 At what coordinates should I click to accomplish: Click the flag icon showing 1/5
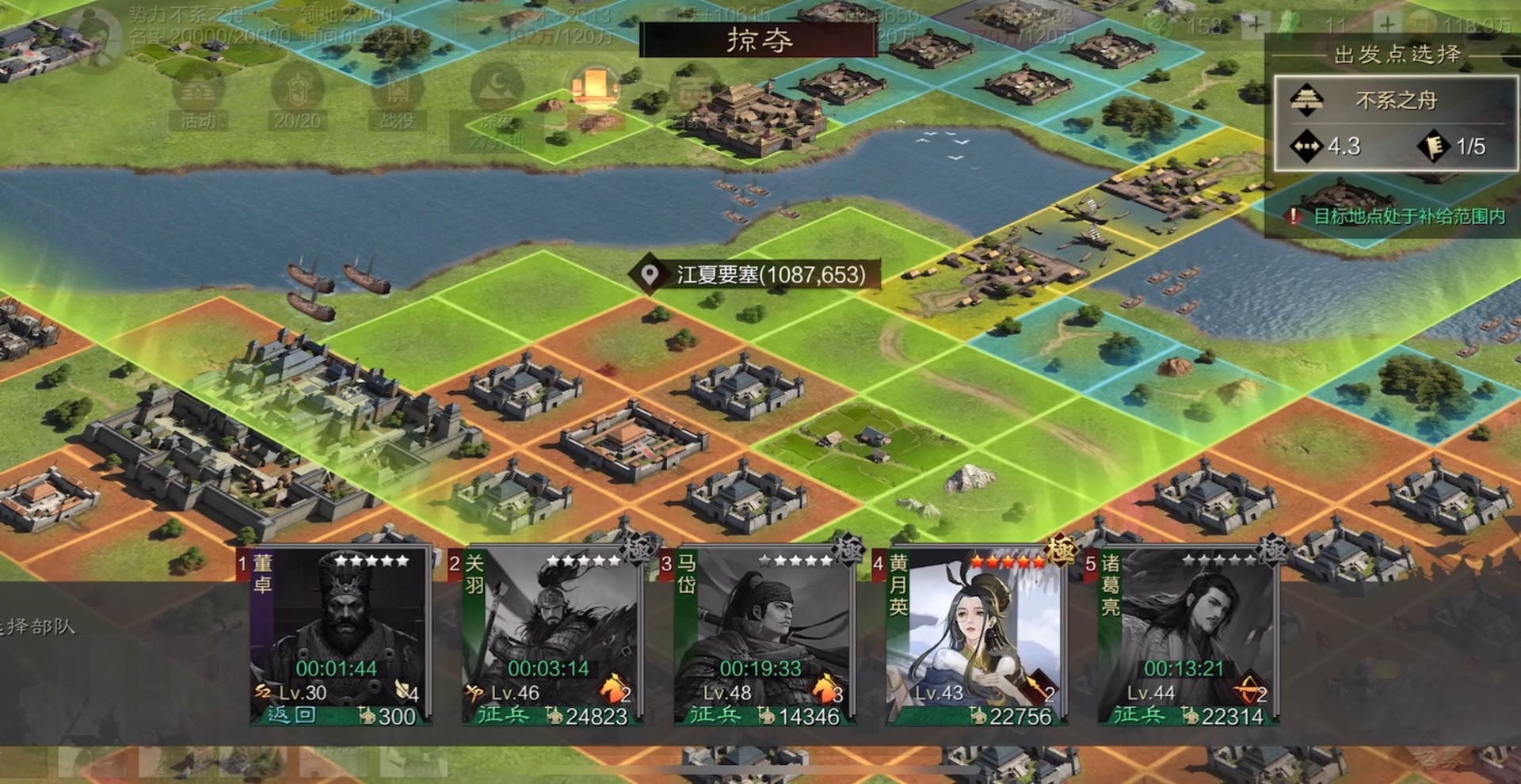click(1434, 147)
